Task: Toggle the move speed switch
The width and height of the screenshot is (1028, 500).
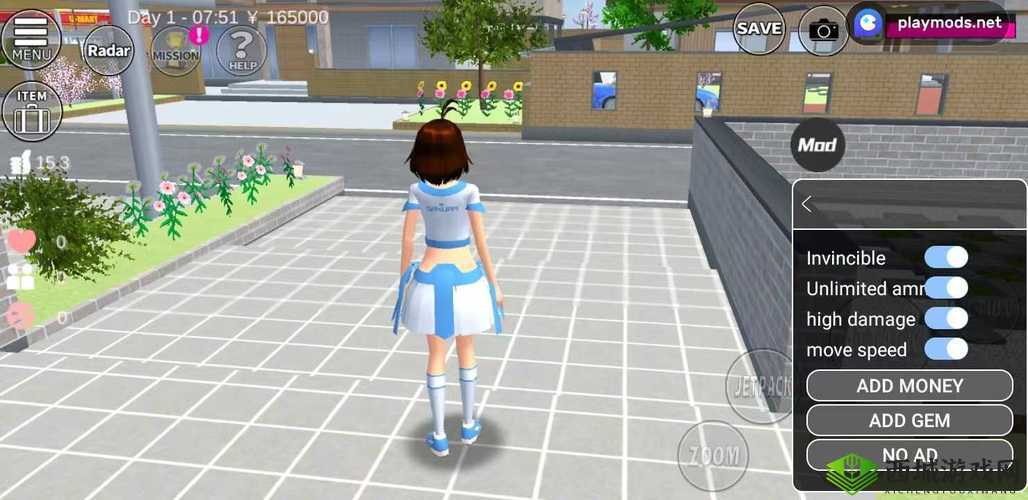Action: point(946,349)
